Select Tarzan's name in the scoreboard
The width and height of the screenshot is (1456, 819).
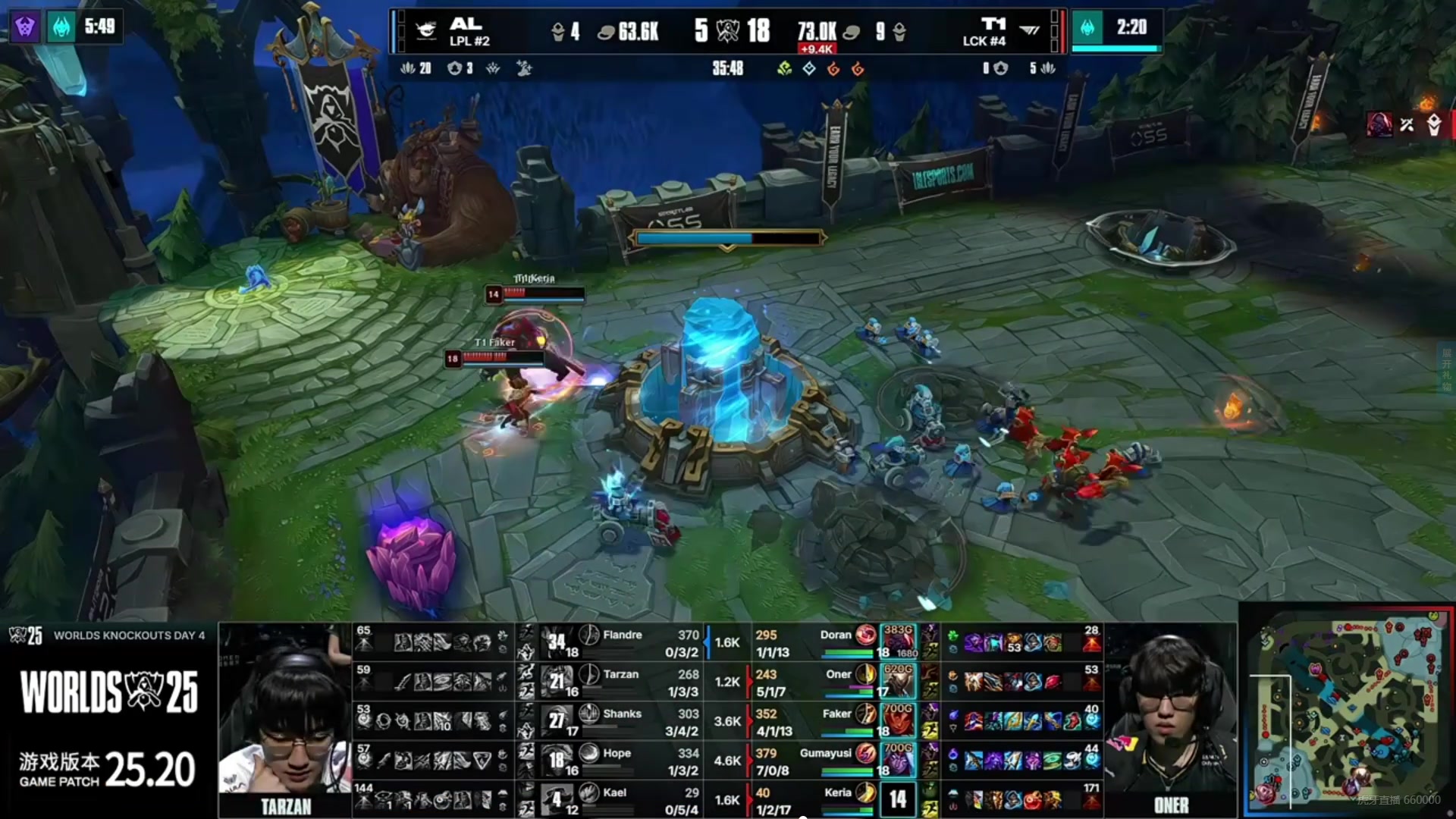pyautogui.click(x=620, y=674)
